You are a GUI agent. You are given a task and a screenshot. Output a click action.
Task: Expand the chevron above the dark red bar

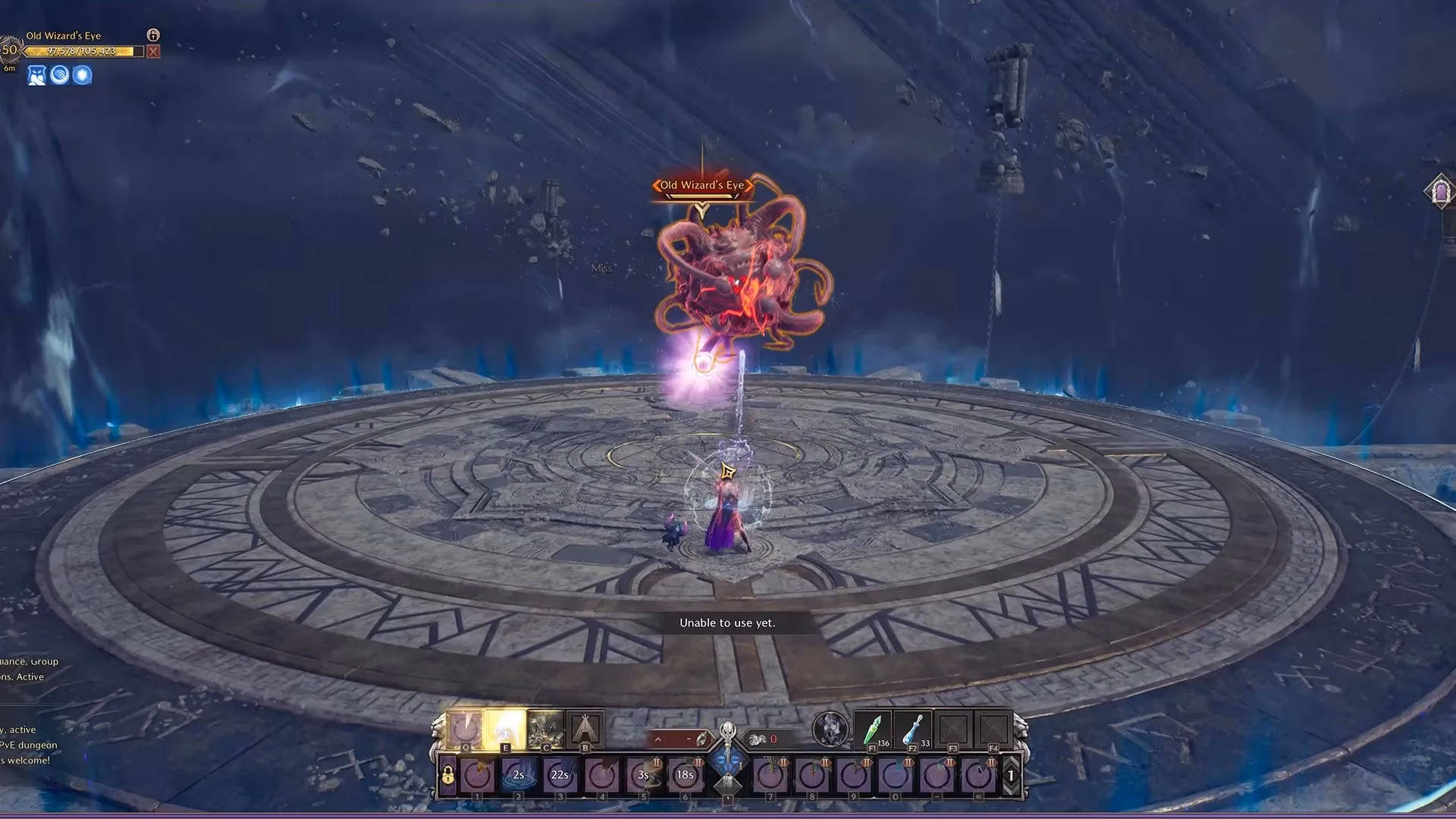pos(657,738)
